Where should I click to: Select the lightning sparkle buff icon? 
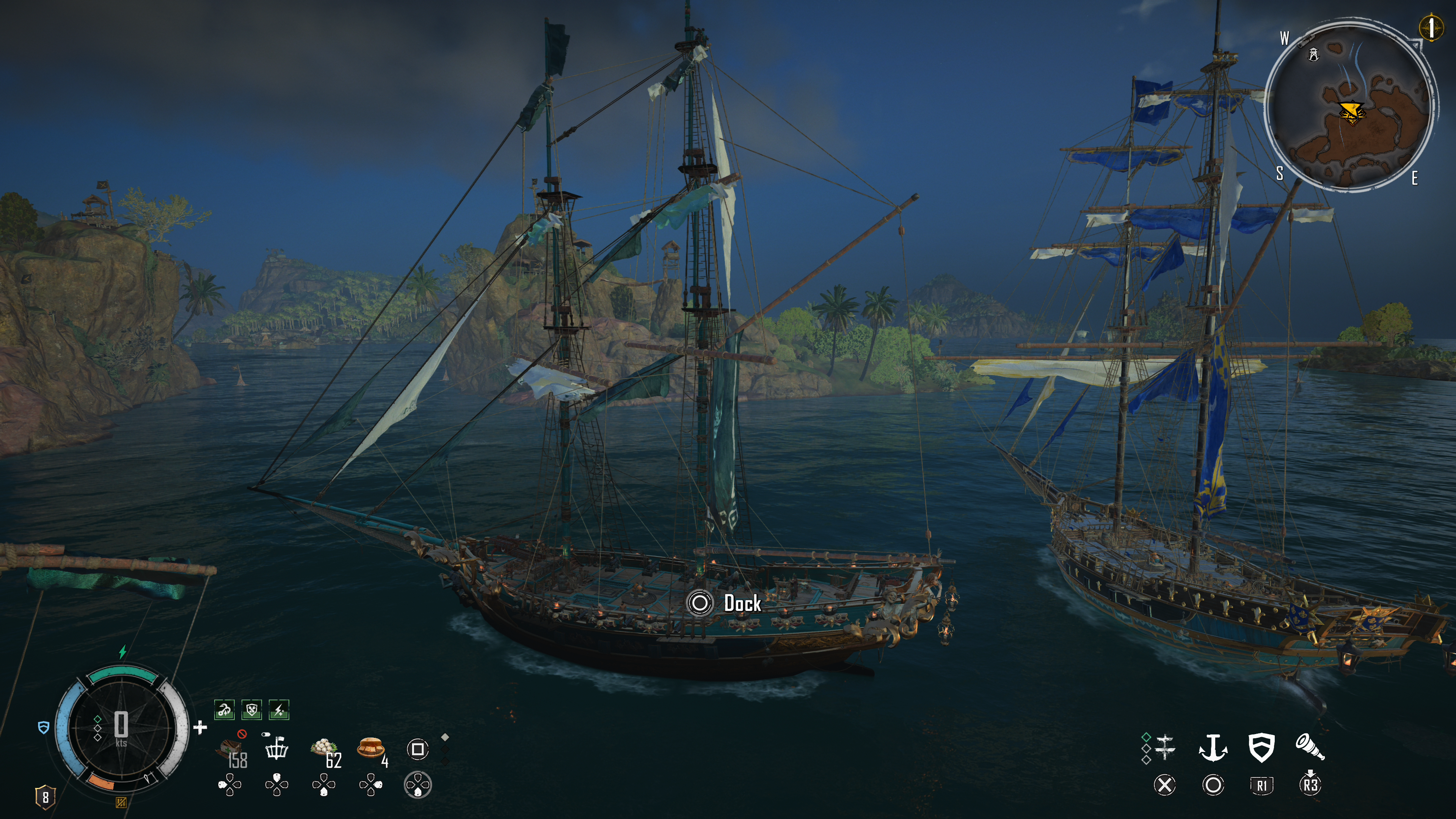(x=279, y=709)
